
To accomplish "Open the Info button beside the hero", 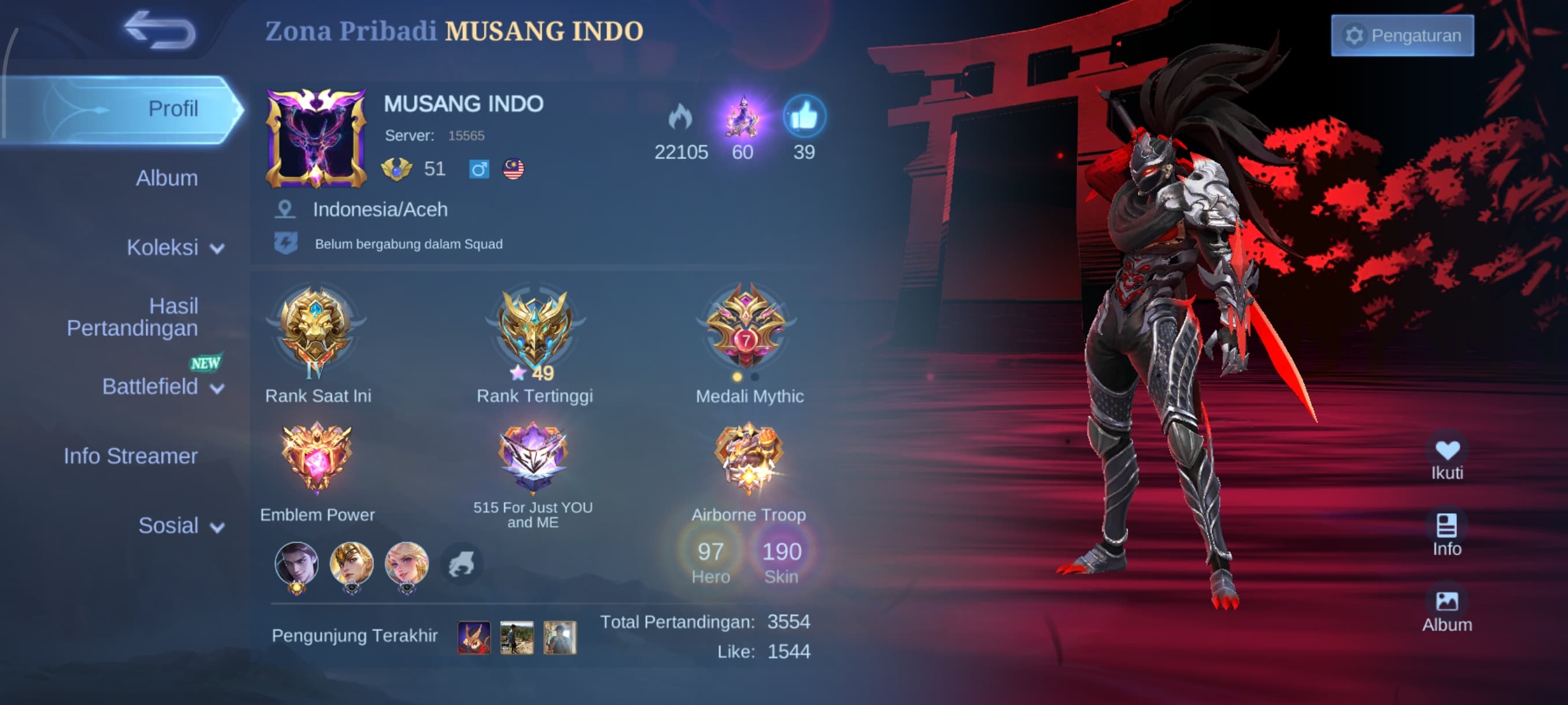I will pos(1447,535).
